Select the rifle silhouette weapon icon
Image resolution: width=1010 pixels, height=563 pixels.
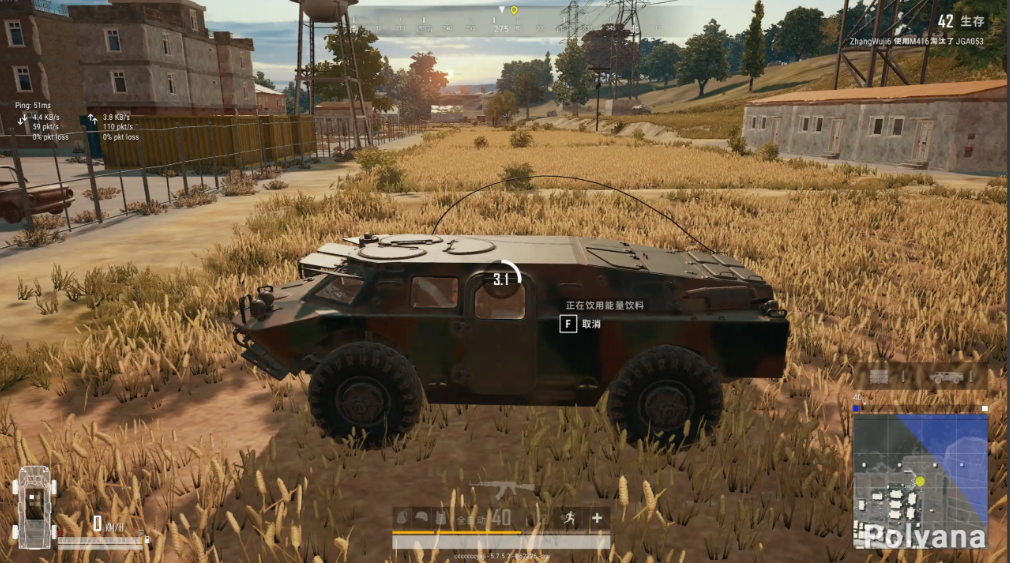(502, 488)
